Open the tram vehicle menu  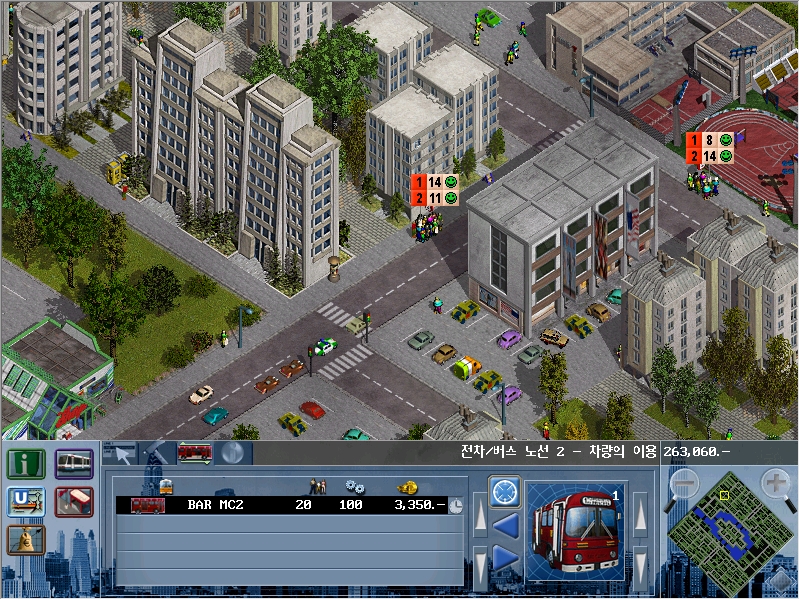pos(74,464)
